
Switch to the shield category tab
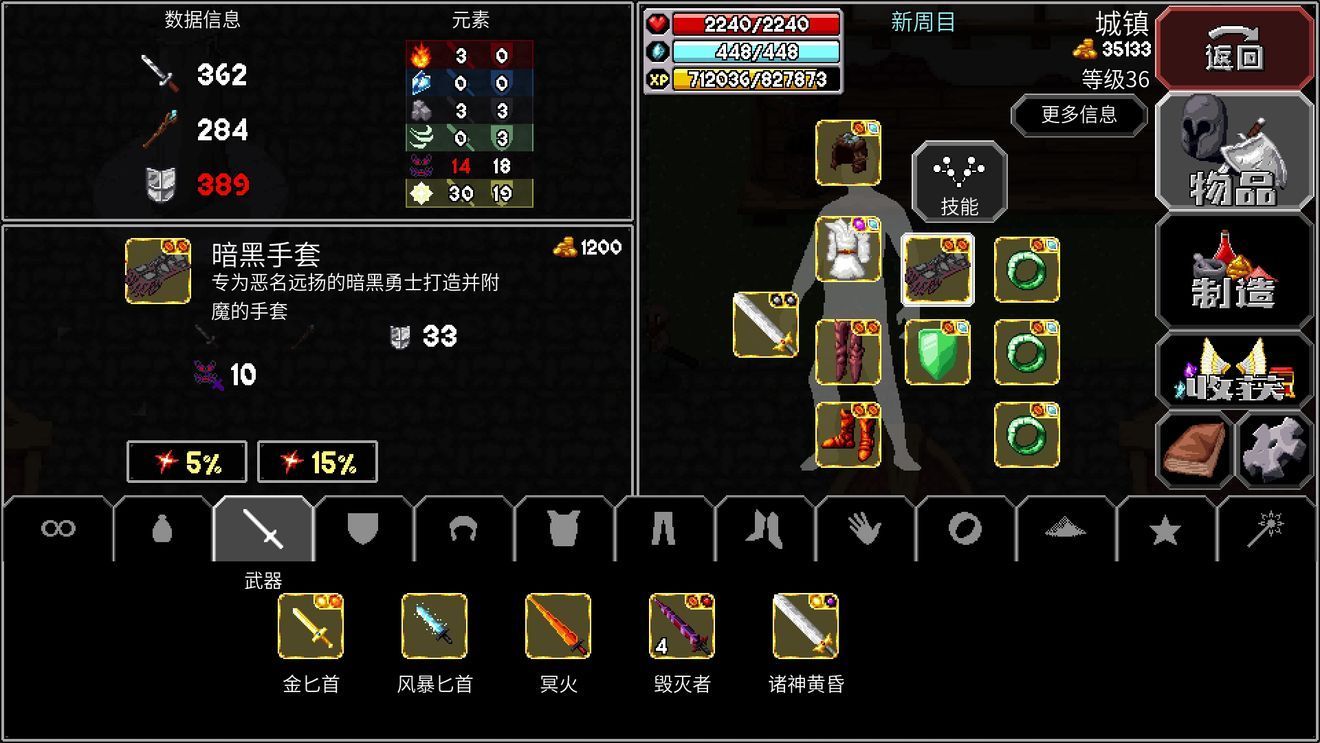[x=361, y=530]
